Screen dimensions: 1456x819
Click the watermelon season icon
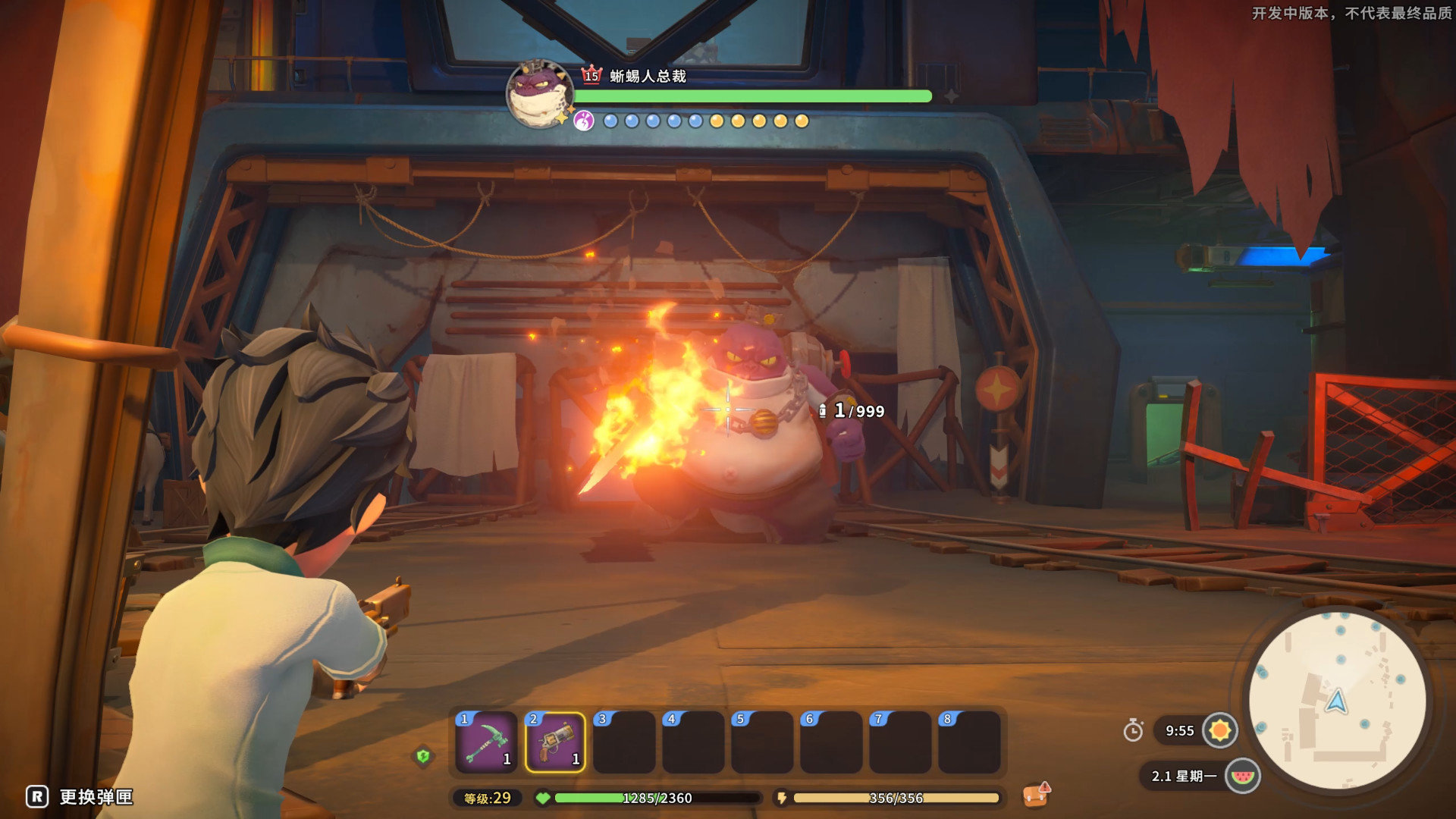click(1242, 776)
